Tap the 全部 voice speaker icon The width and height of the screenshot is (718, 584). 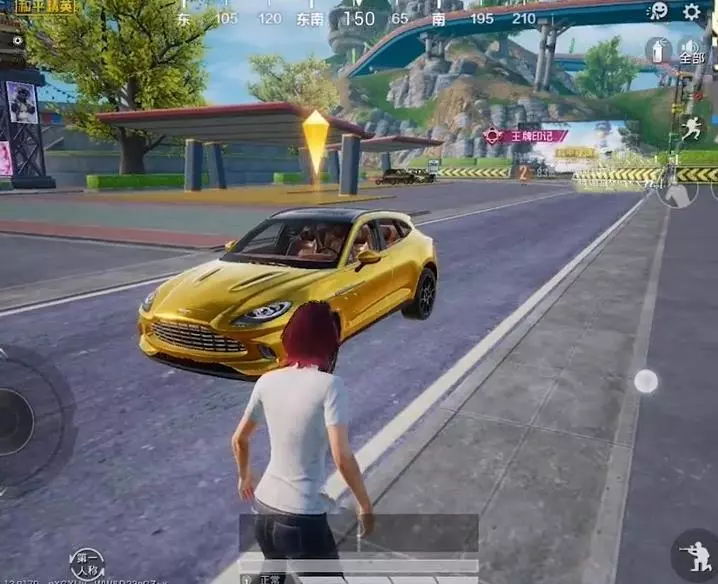pos(691,49)
